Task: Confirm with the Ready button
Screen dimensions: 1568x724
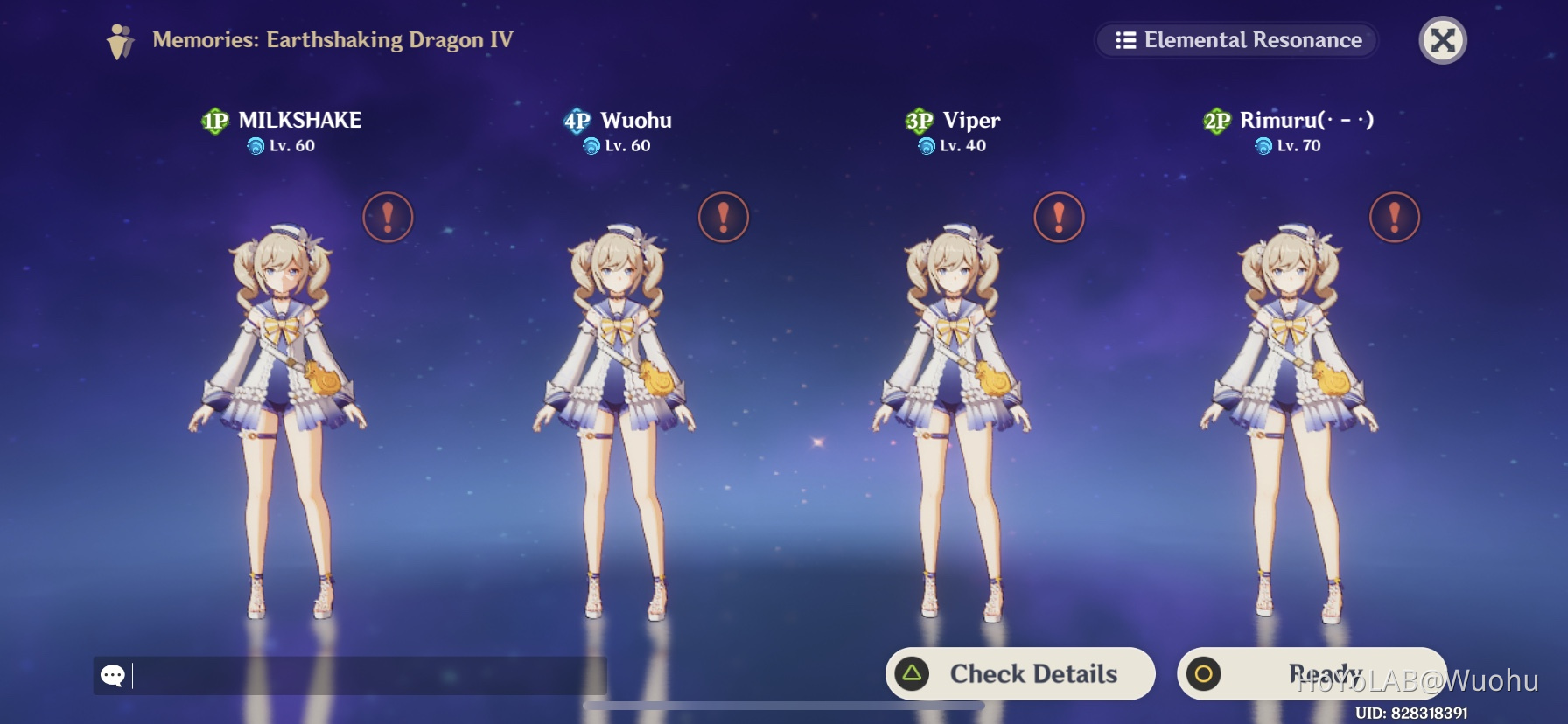Action: pyautogui.click(x=1311, y=673)
